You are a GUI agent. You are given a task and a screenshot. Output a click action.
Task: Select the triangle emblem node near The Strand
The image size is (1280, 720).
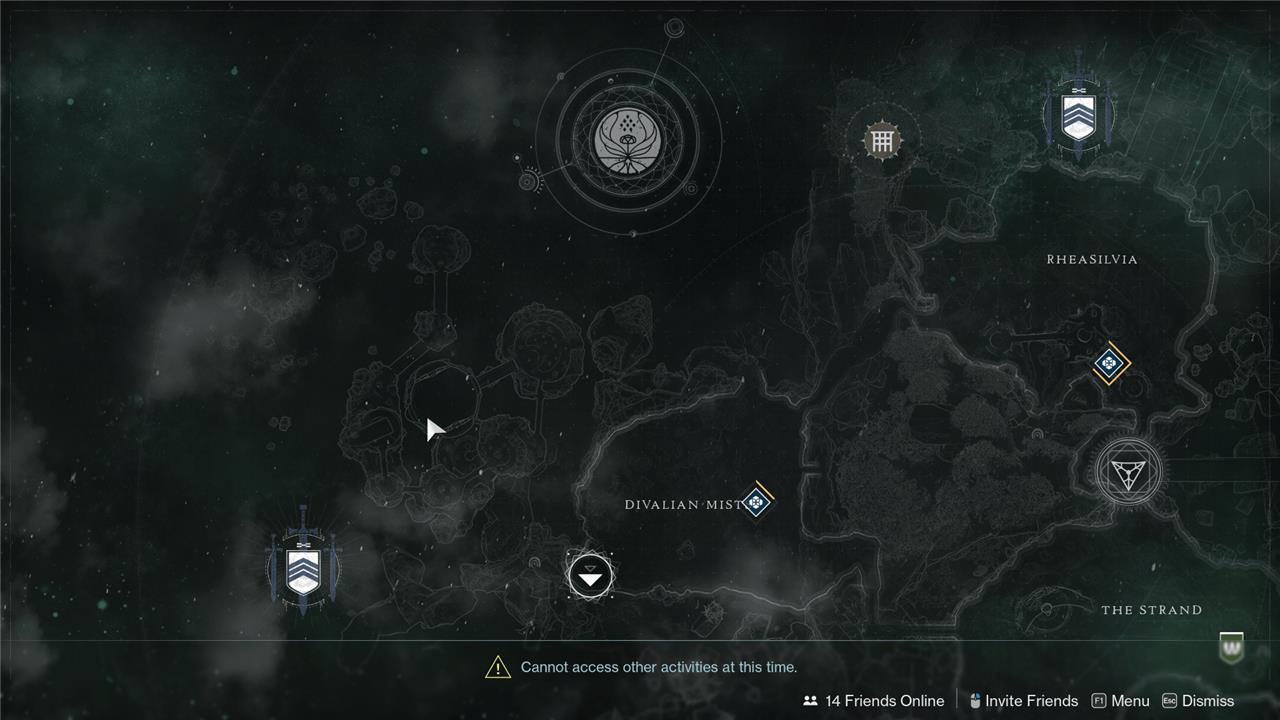coord(1128,471)
